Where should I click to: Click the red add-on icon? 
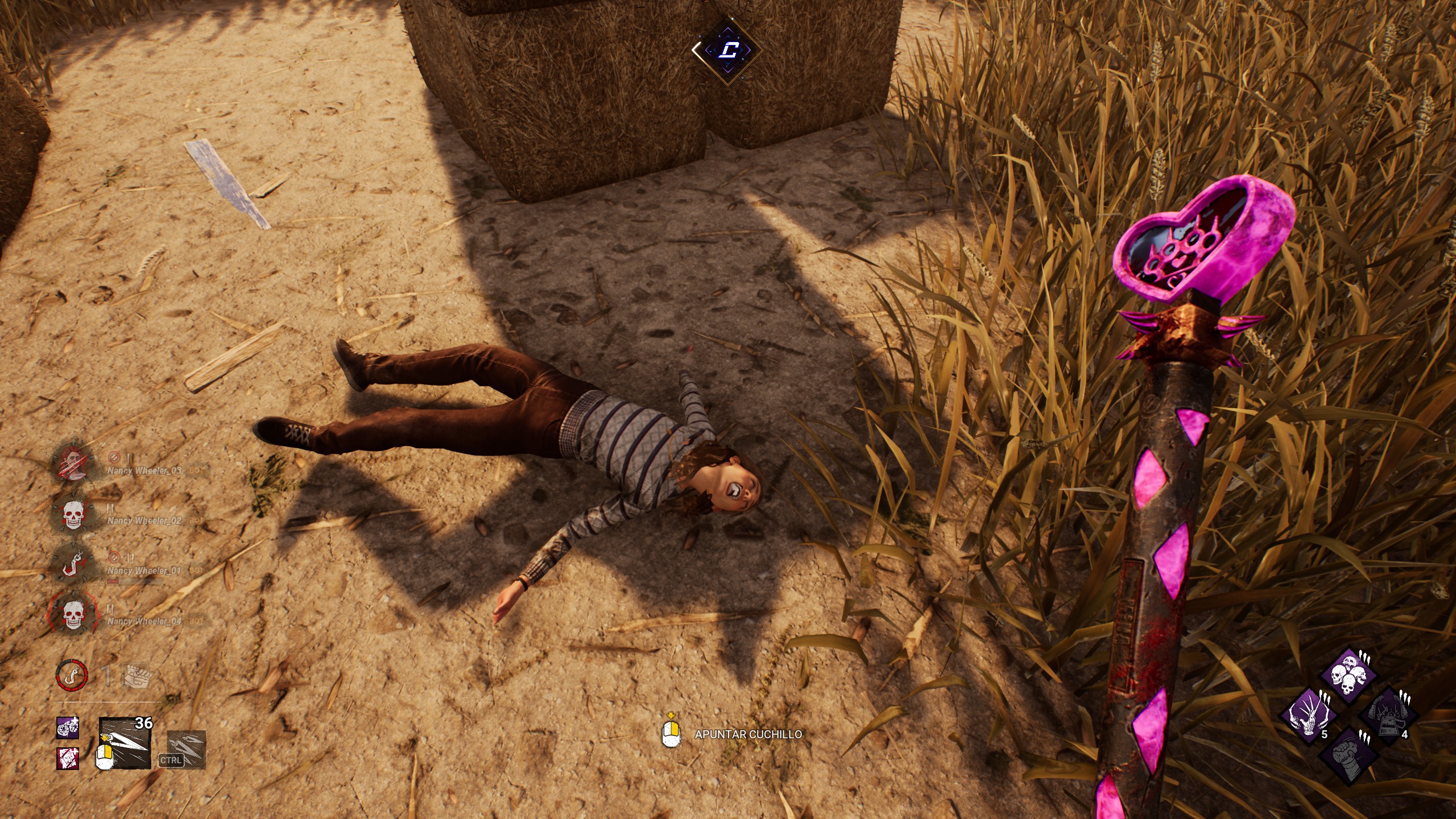pyautogui.click(x=68, y=758)
